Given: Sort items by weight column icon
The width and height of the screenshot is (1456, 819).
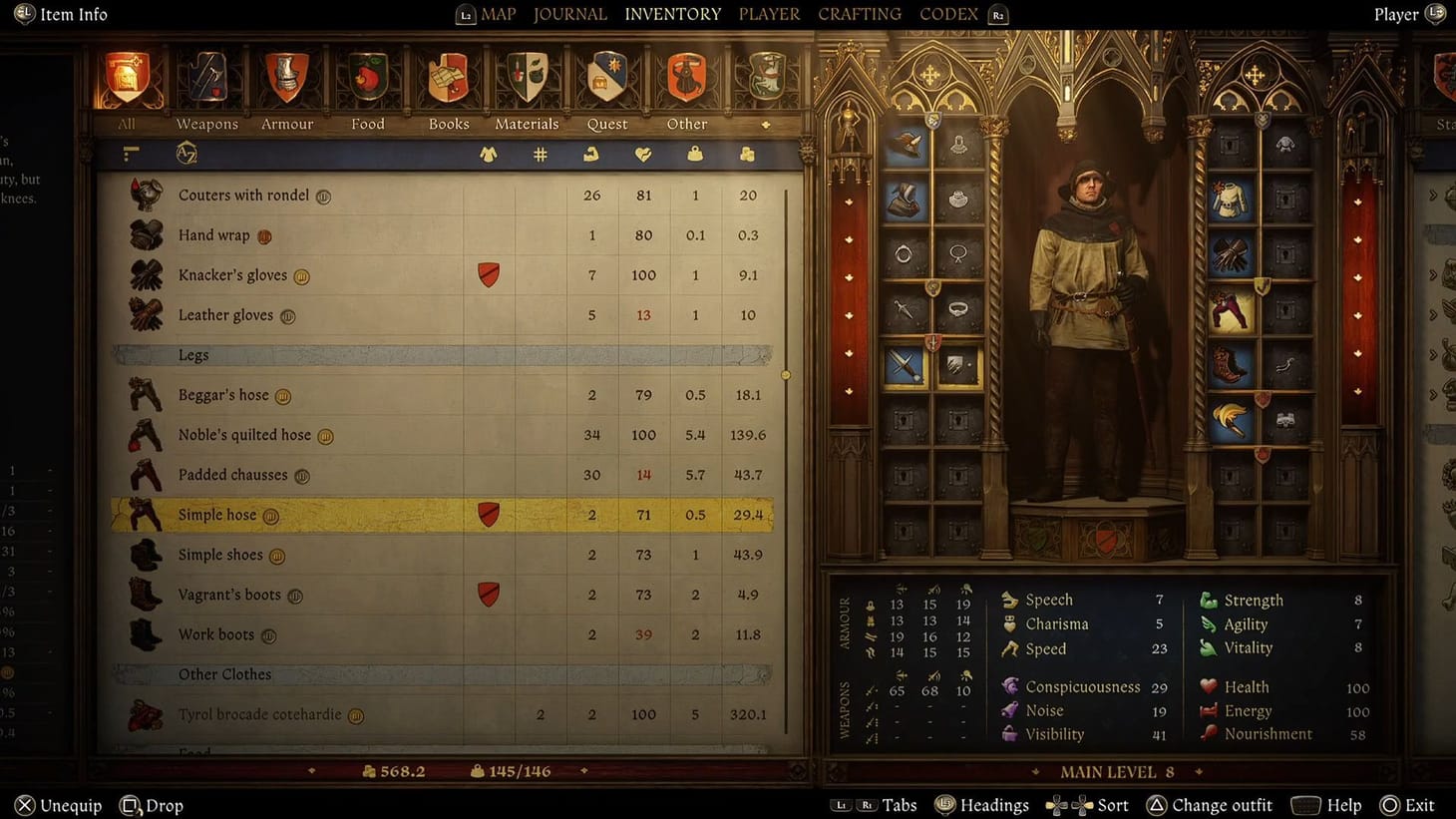Looking at the screenshot, I should point(695,155).
